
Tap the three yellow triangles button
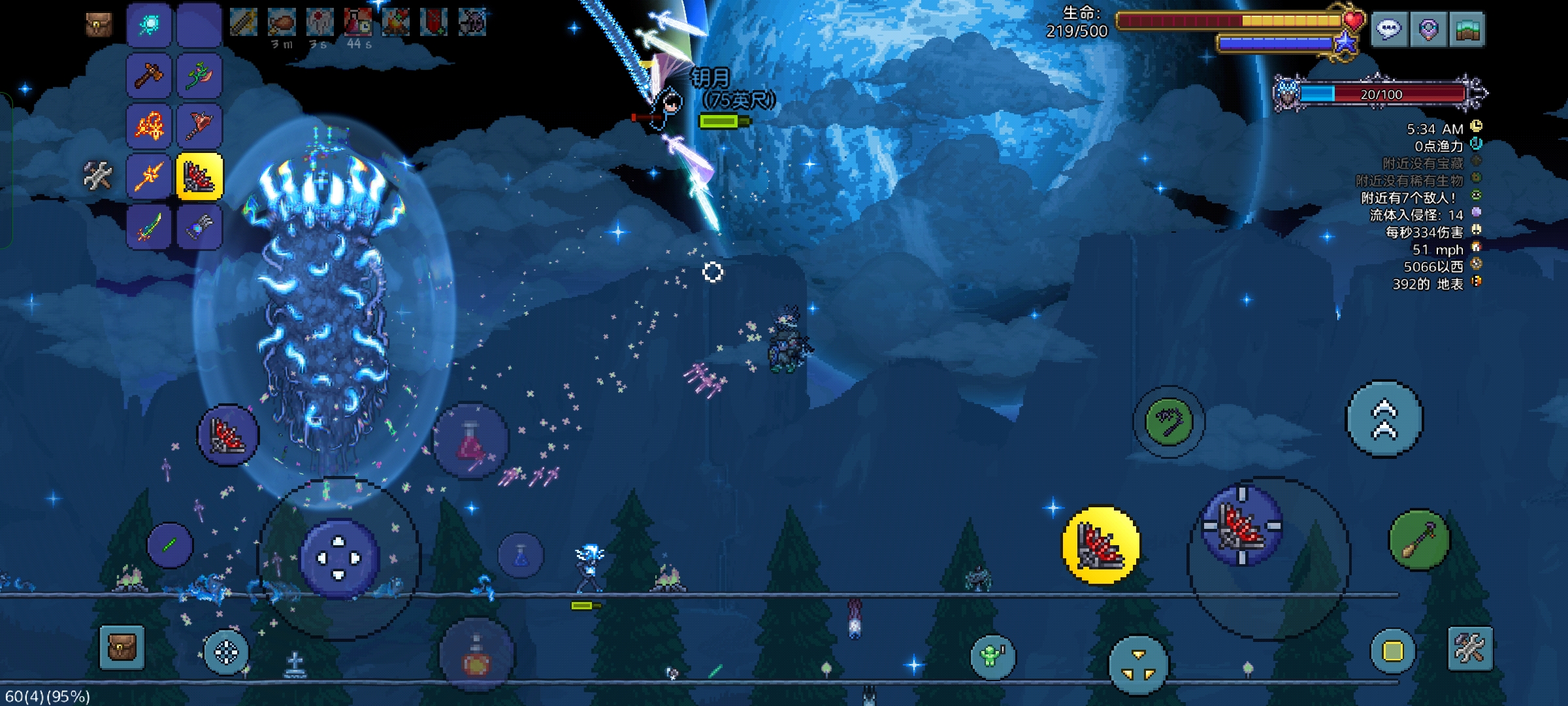[x=1138, y=664]
